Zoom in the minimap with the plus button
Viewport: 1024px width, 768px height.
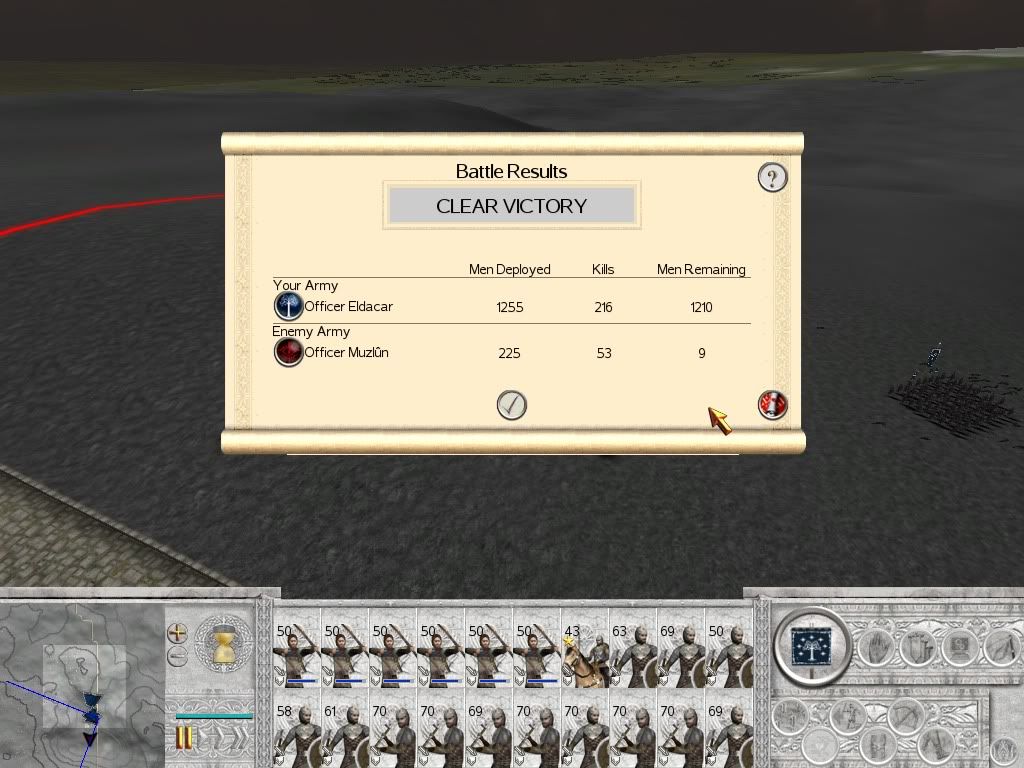pyautogui.click(x=177, y=633)
